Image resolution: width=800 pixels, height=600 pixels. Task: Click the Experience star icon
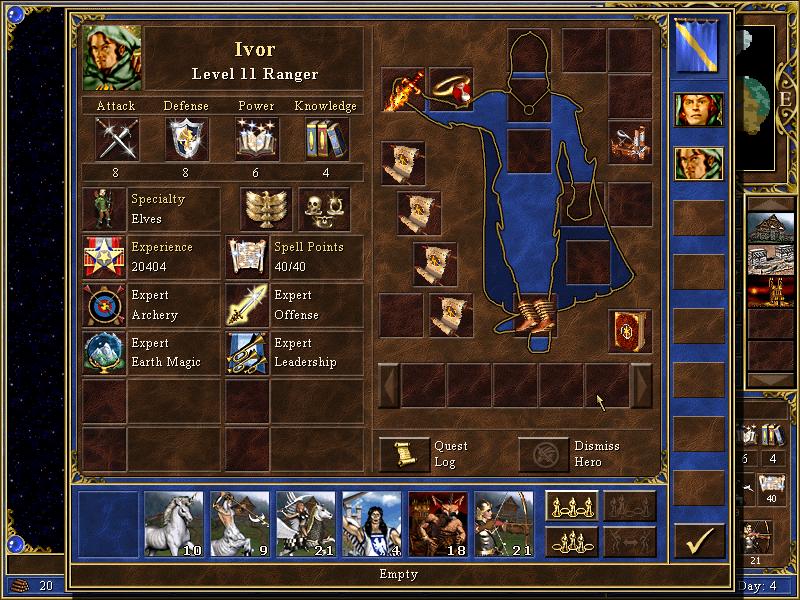click(x=104, y=258)
